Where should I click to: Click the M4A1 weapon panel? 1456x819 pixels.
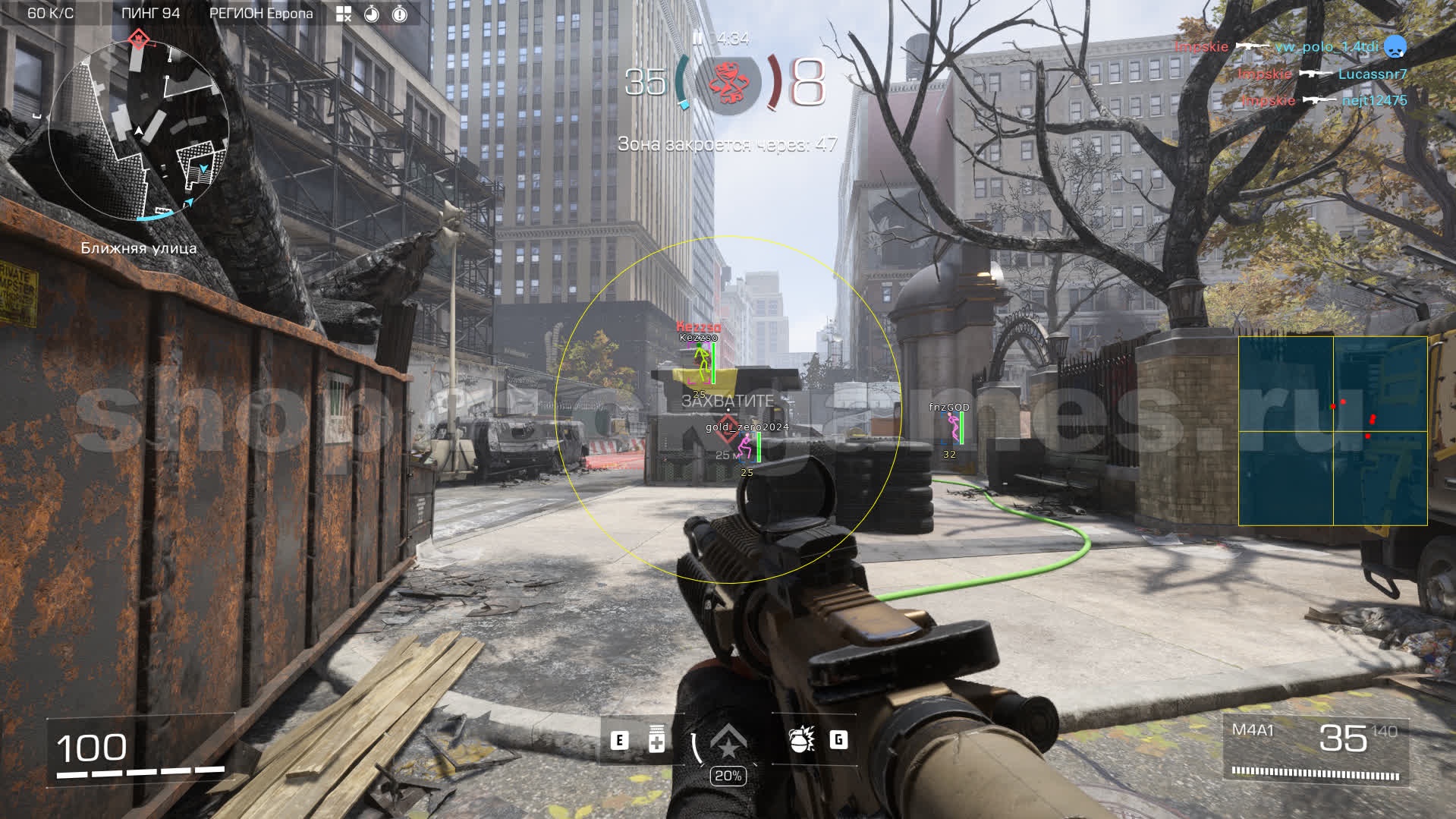coord(1316,748)
